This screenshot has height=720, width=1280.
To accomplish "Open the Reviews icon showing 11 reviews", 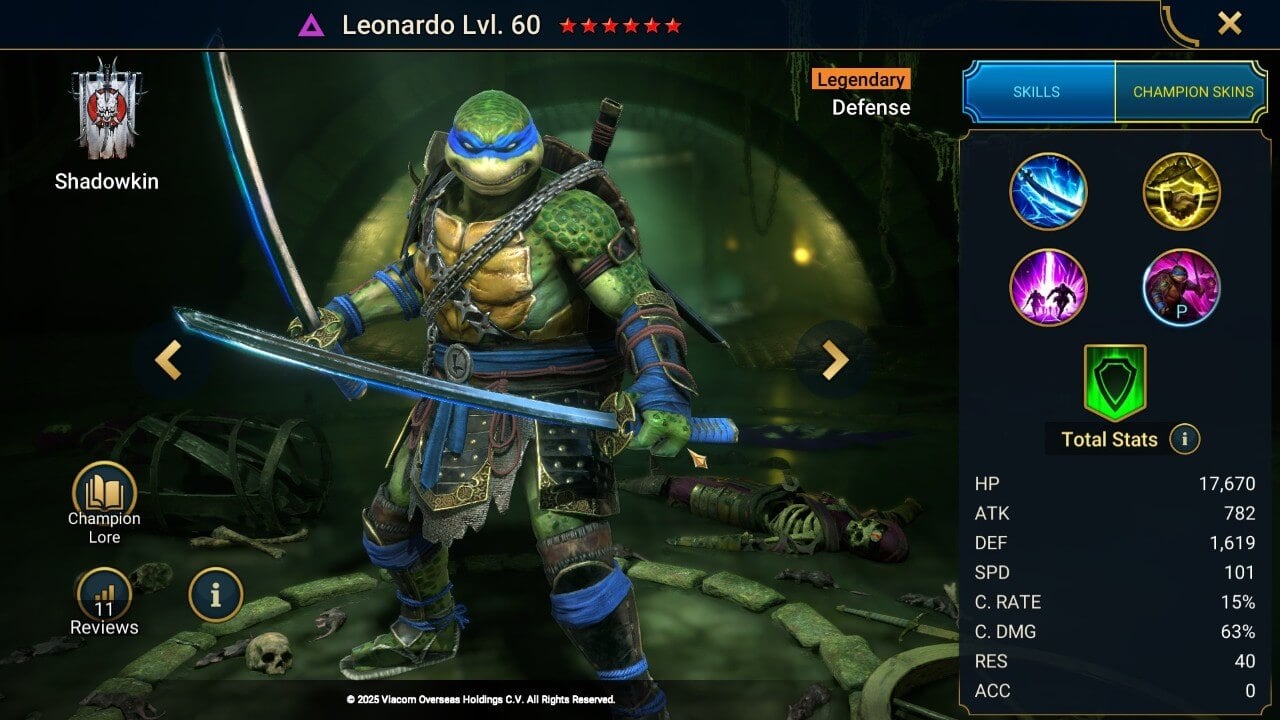I will coord(105,595).
